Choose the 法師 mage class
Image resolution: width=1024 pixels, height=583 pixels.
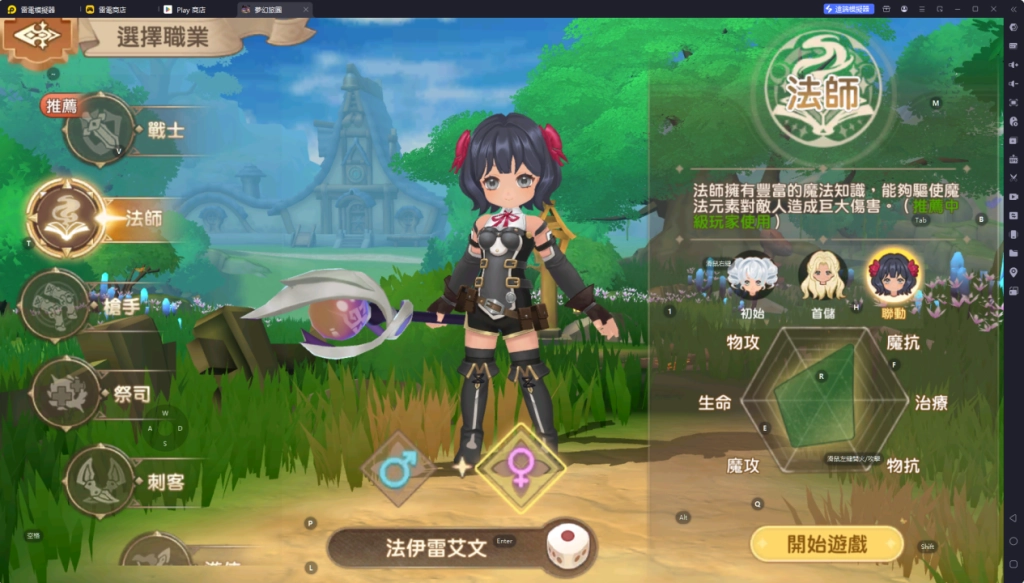pyautogui.click(x=66, y=217)
